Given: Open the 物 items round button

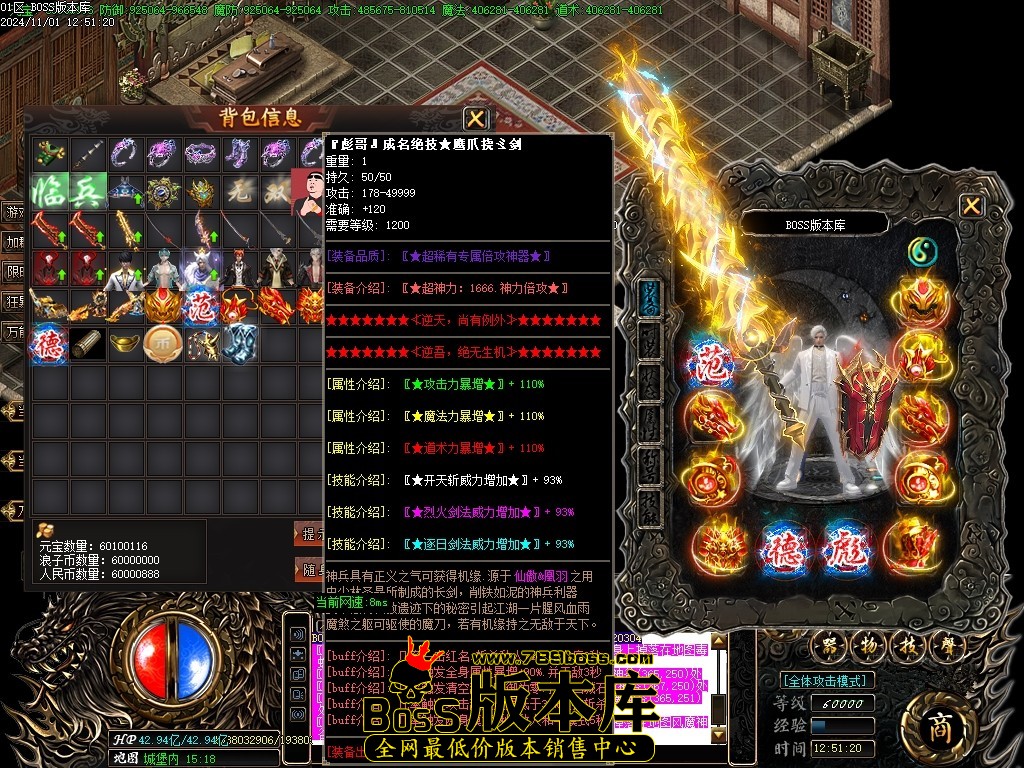Looking at the screenshot, I should pos(865,645).
